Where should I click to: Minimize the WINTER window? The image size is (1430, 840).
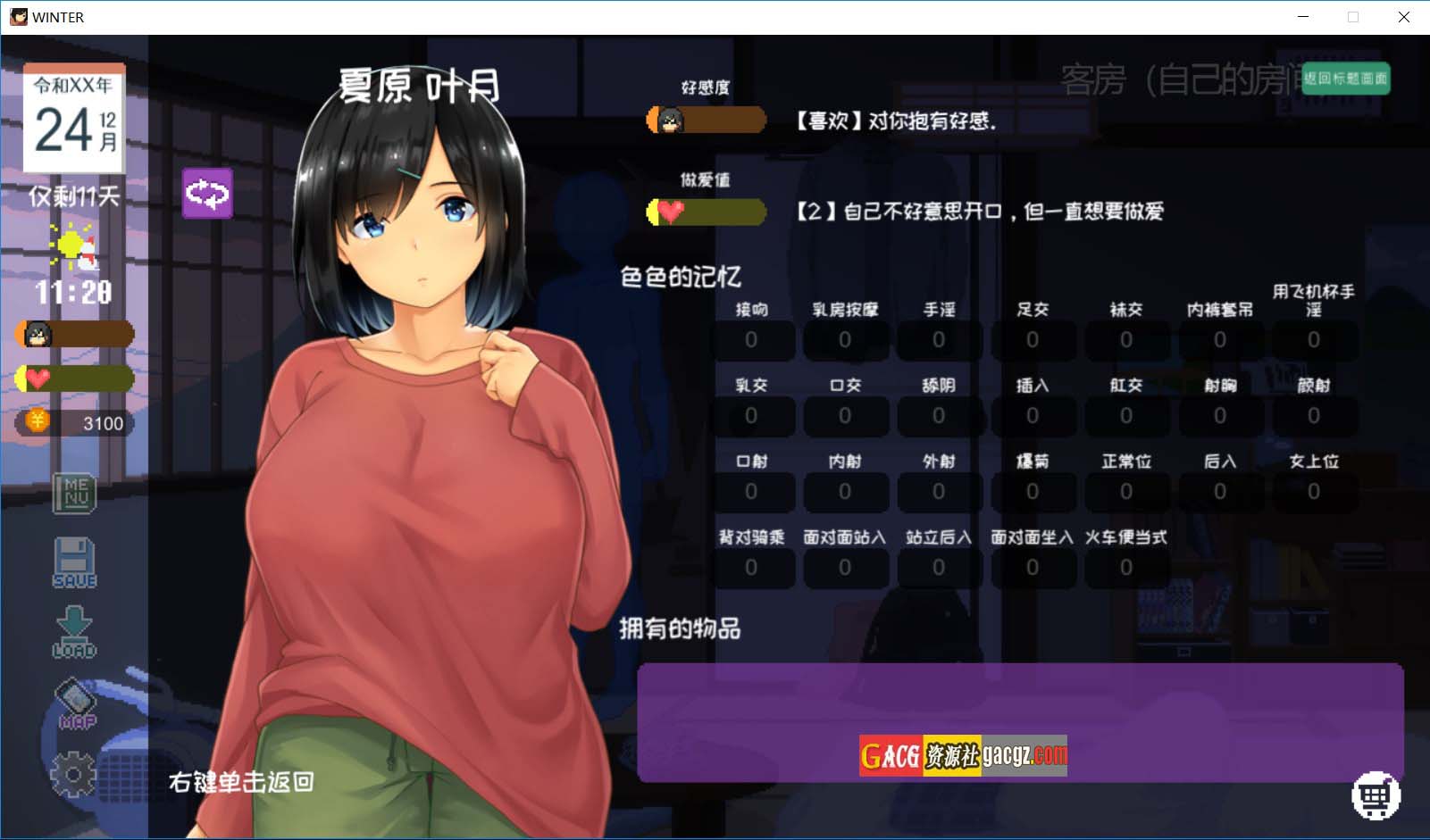[x=1303, y=17]
